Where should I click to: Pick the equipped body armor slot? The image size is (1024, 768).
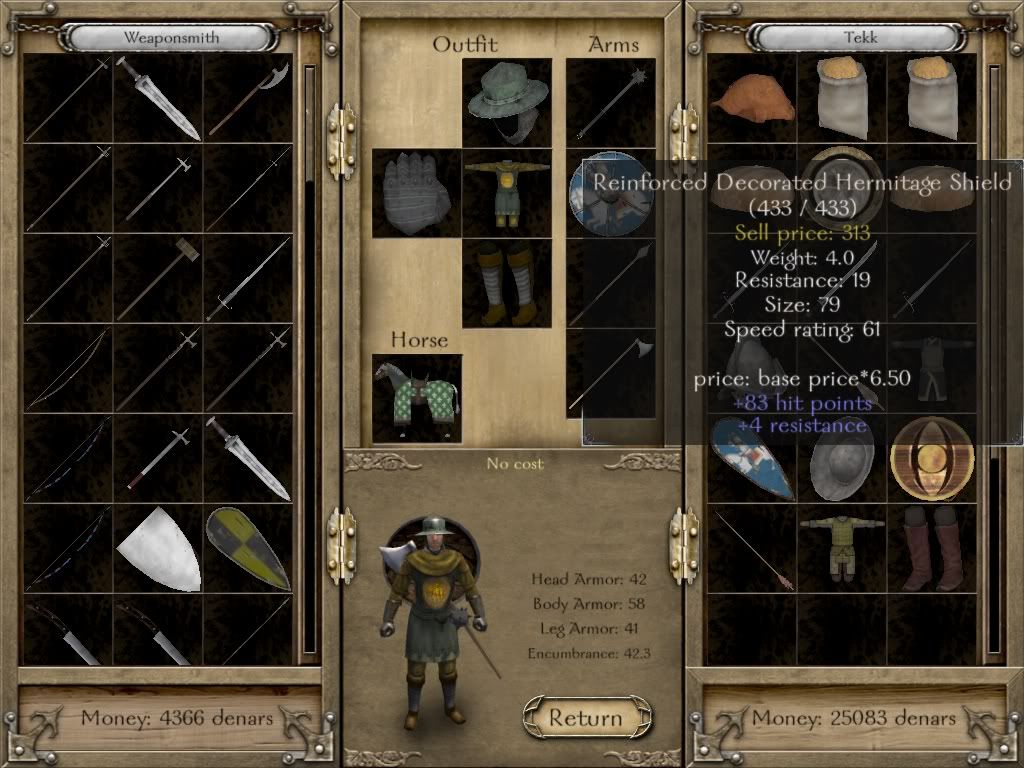[x=507, y=193]
